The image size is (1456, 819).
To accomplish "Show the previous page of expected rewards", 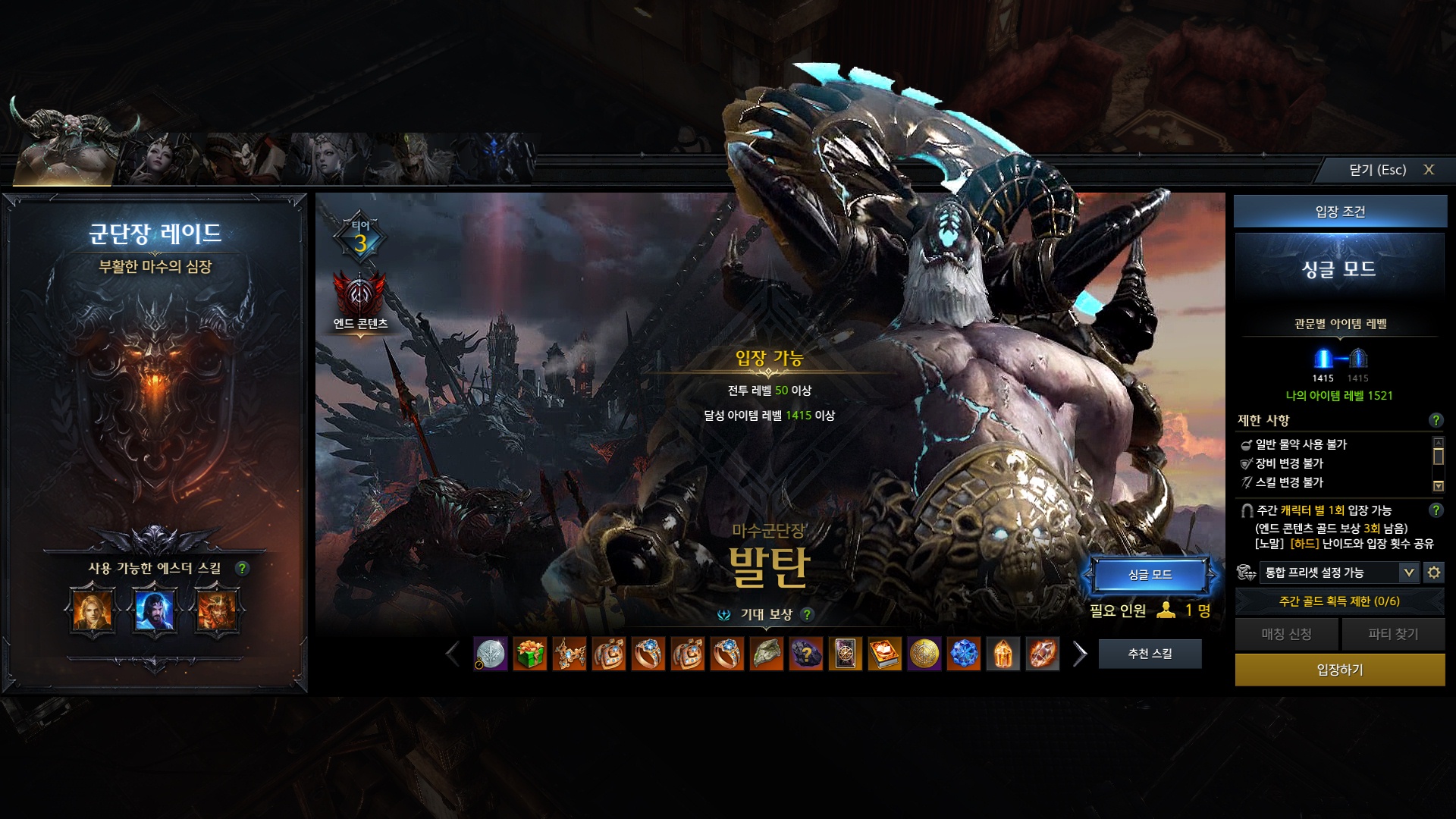I will click(453, 654).
